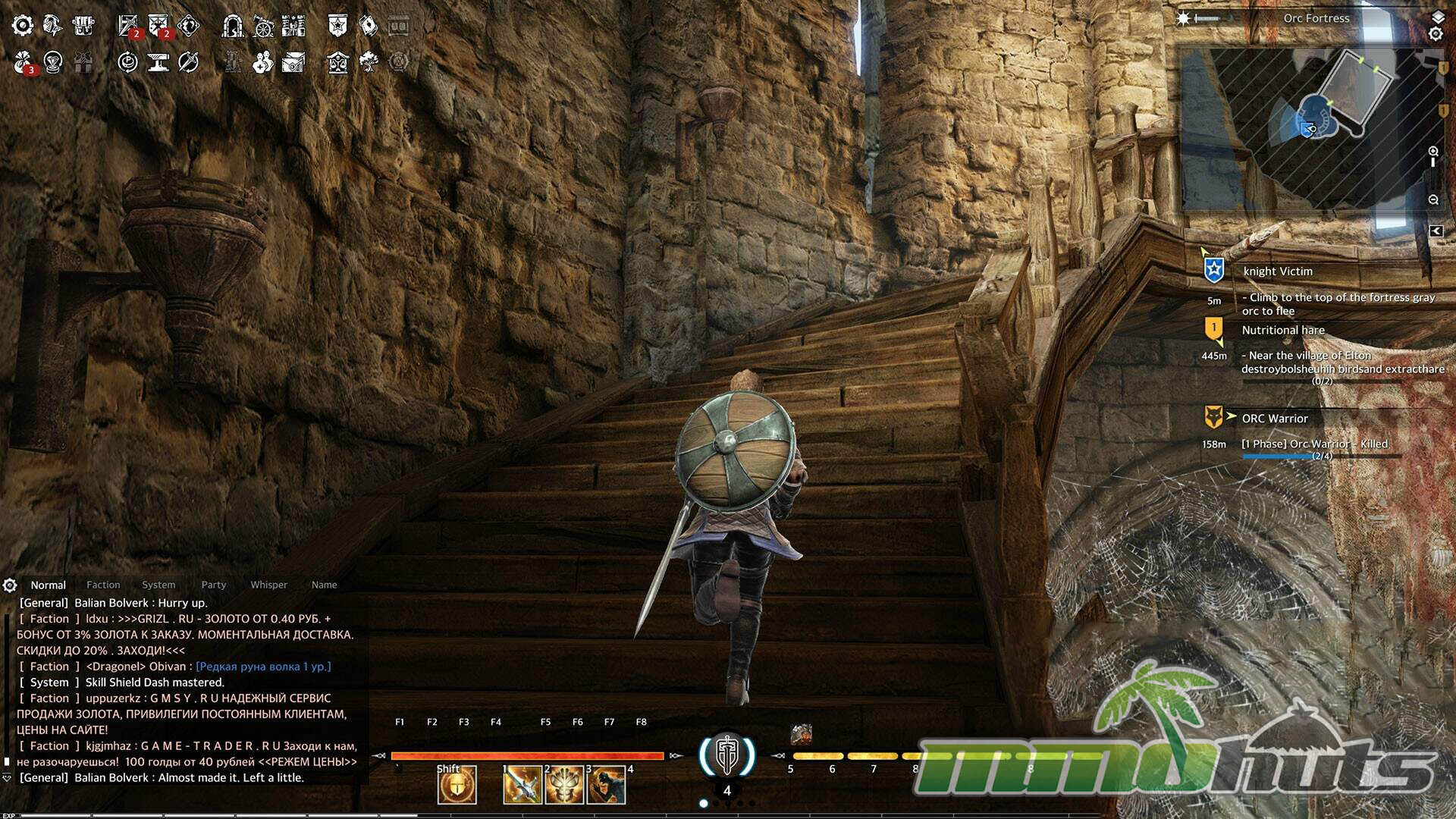
Task: Click the knight helmet character icon
Action: (x=52, y=26)
